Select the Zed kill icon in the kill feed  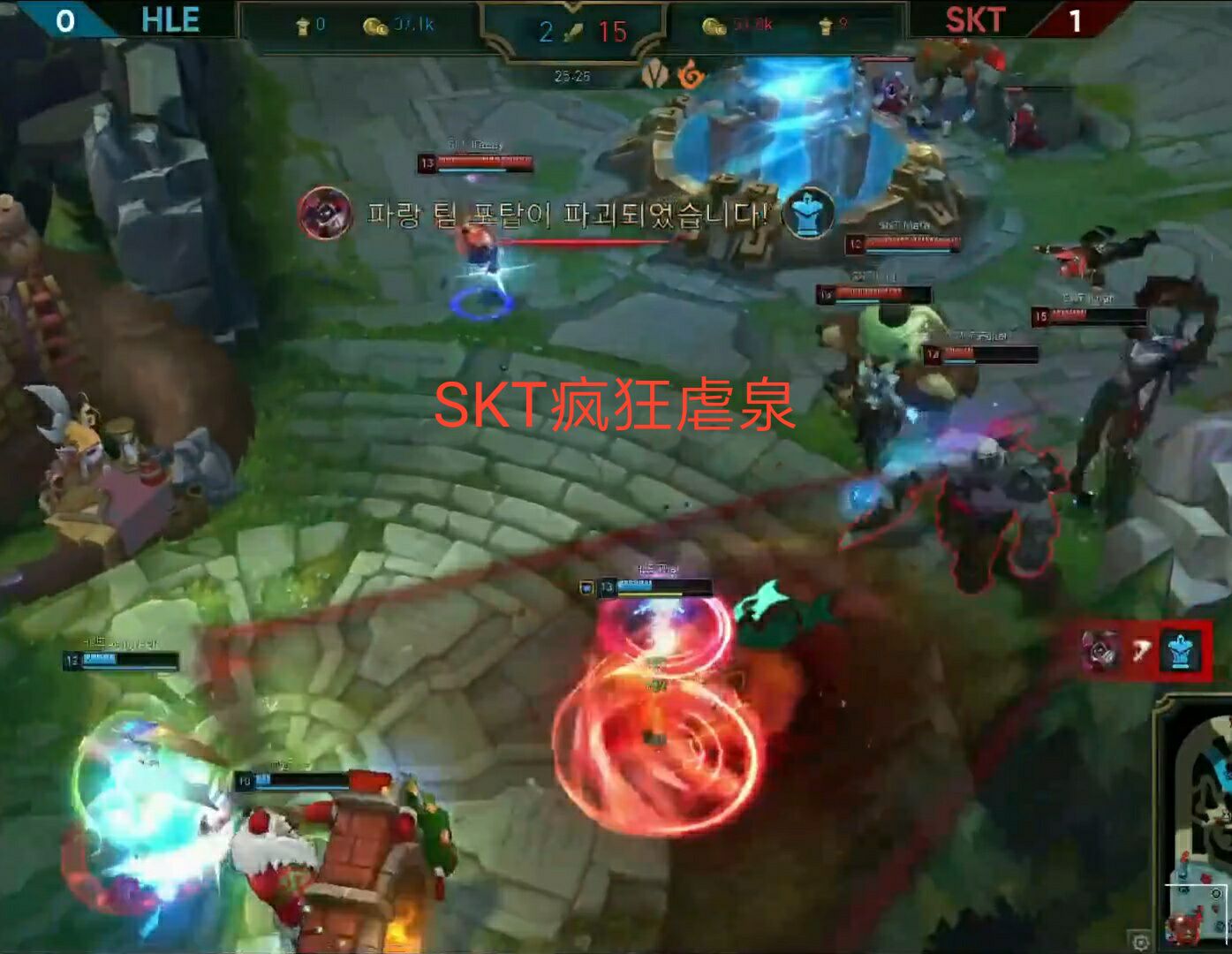click(x=1099, y=650)
